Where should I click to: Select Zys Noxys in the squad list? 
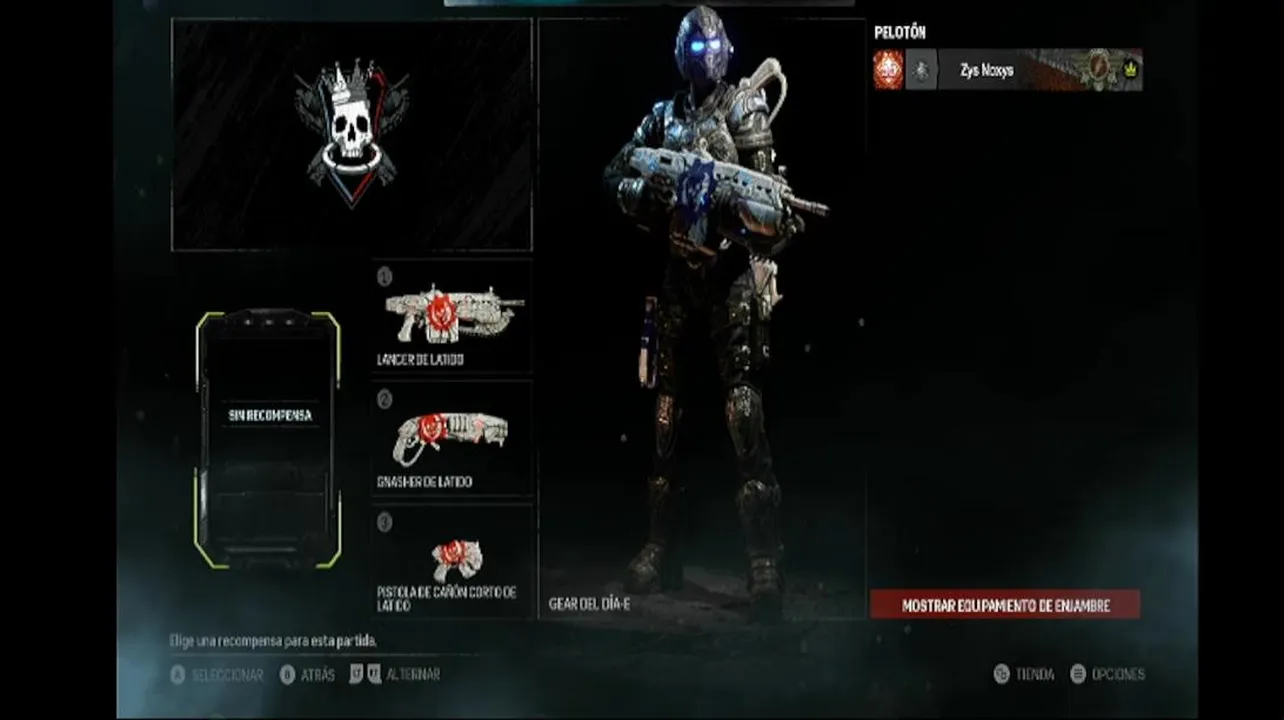tap(1008, 71)
